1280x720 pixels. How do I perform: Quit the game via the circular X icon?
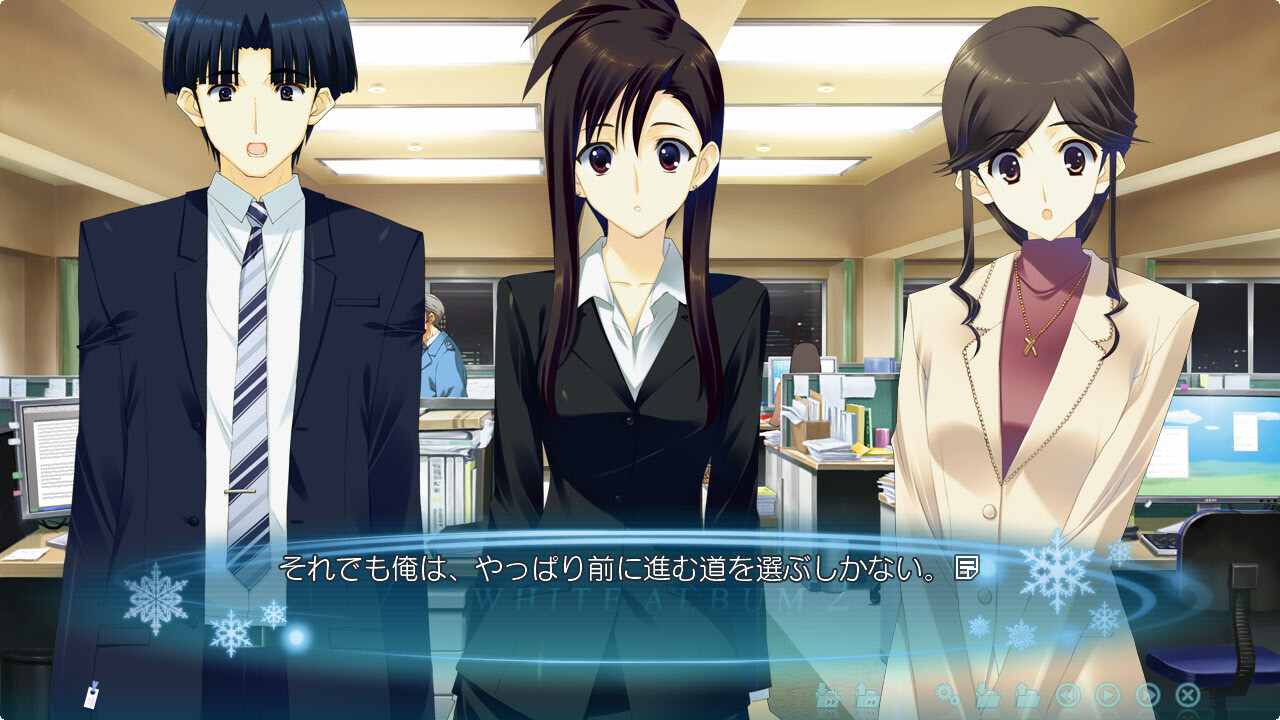click(1188, 695)
